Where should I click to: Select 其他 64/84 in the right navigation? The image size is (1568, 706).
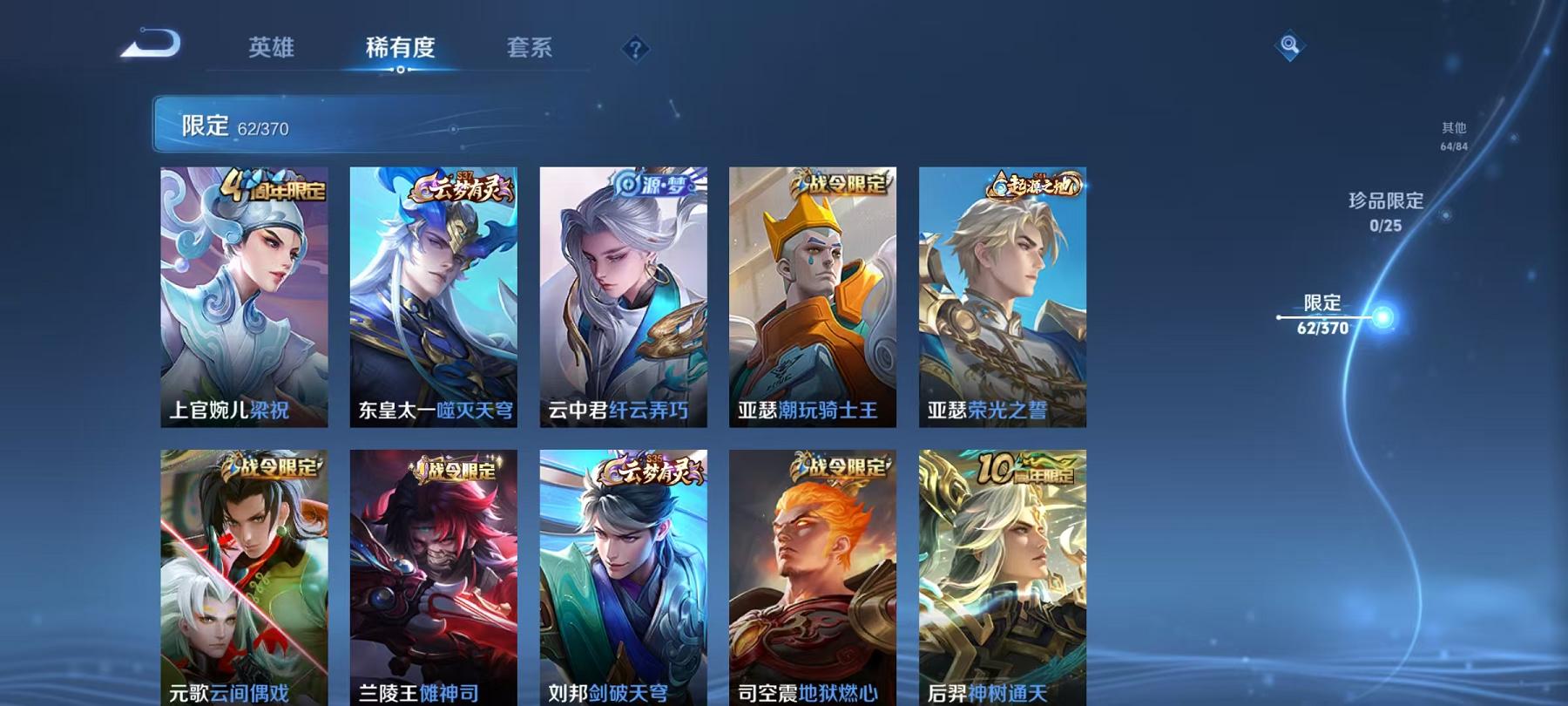click(x=1453, y=133)
